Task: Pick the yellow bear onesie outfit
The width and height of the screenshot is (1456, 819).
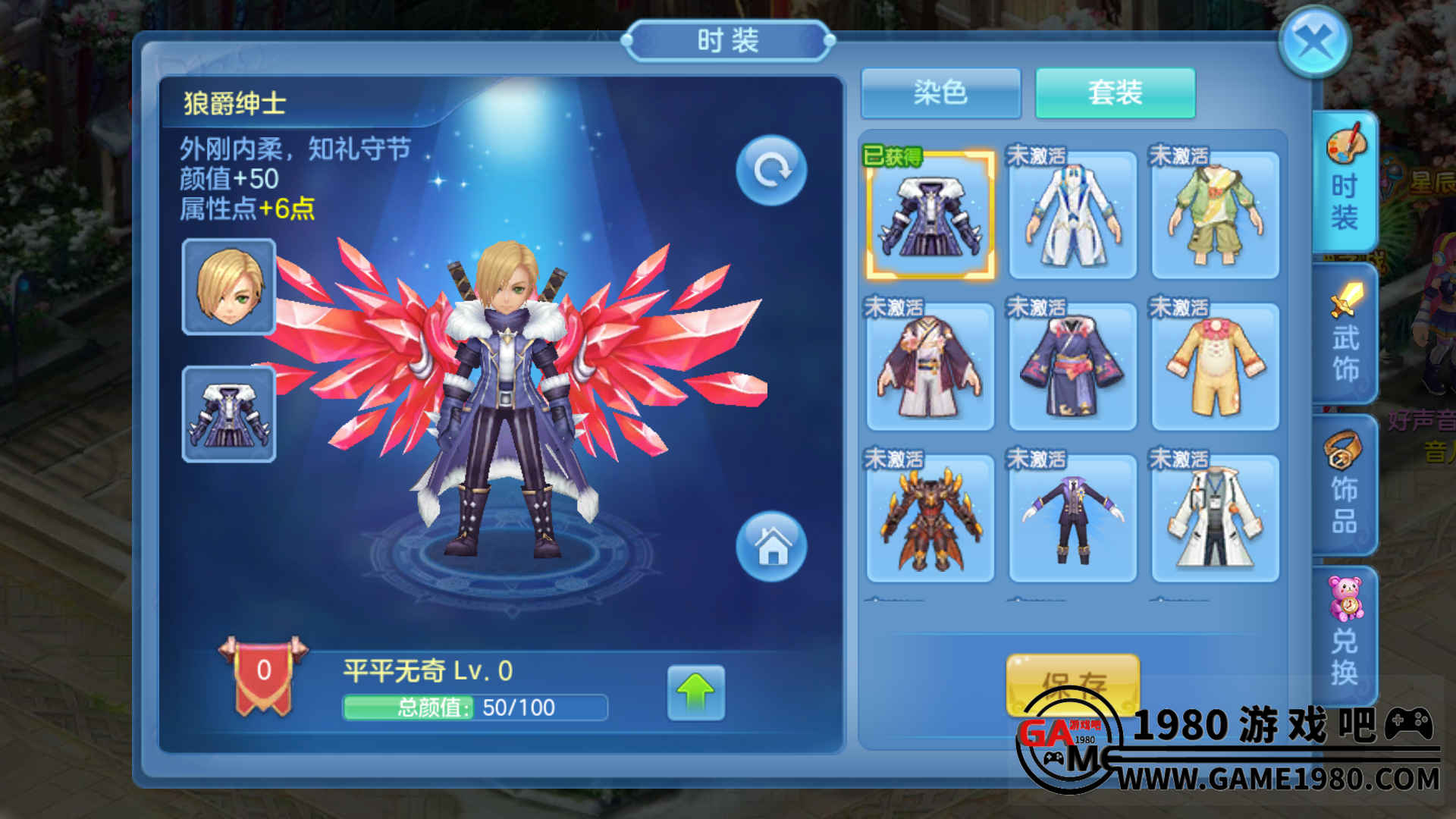Action: point(1215,367)
